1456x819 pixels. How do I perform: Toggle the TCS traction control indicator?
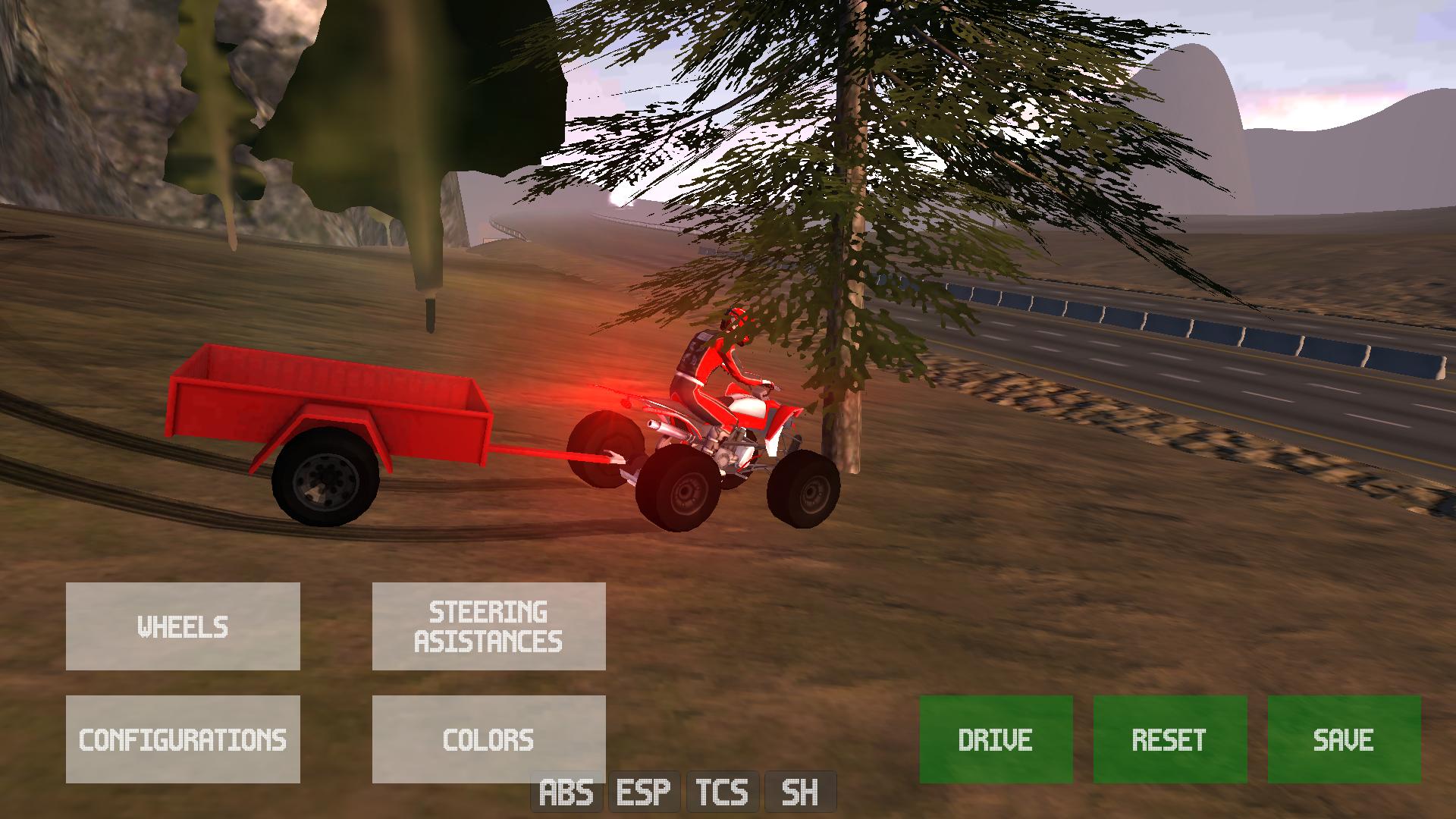click(722, 793)
